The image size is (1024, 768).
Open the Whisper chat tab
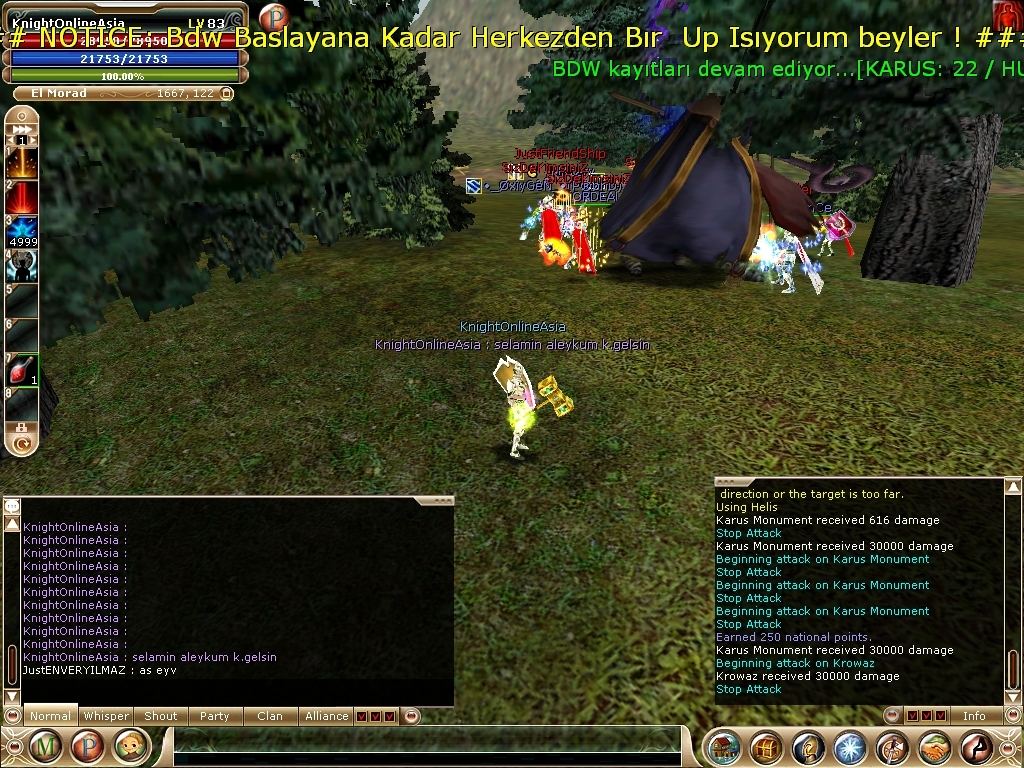(106, 716)
